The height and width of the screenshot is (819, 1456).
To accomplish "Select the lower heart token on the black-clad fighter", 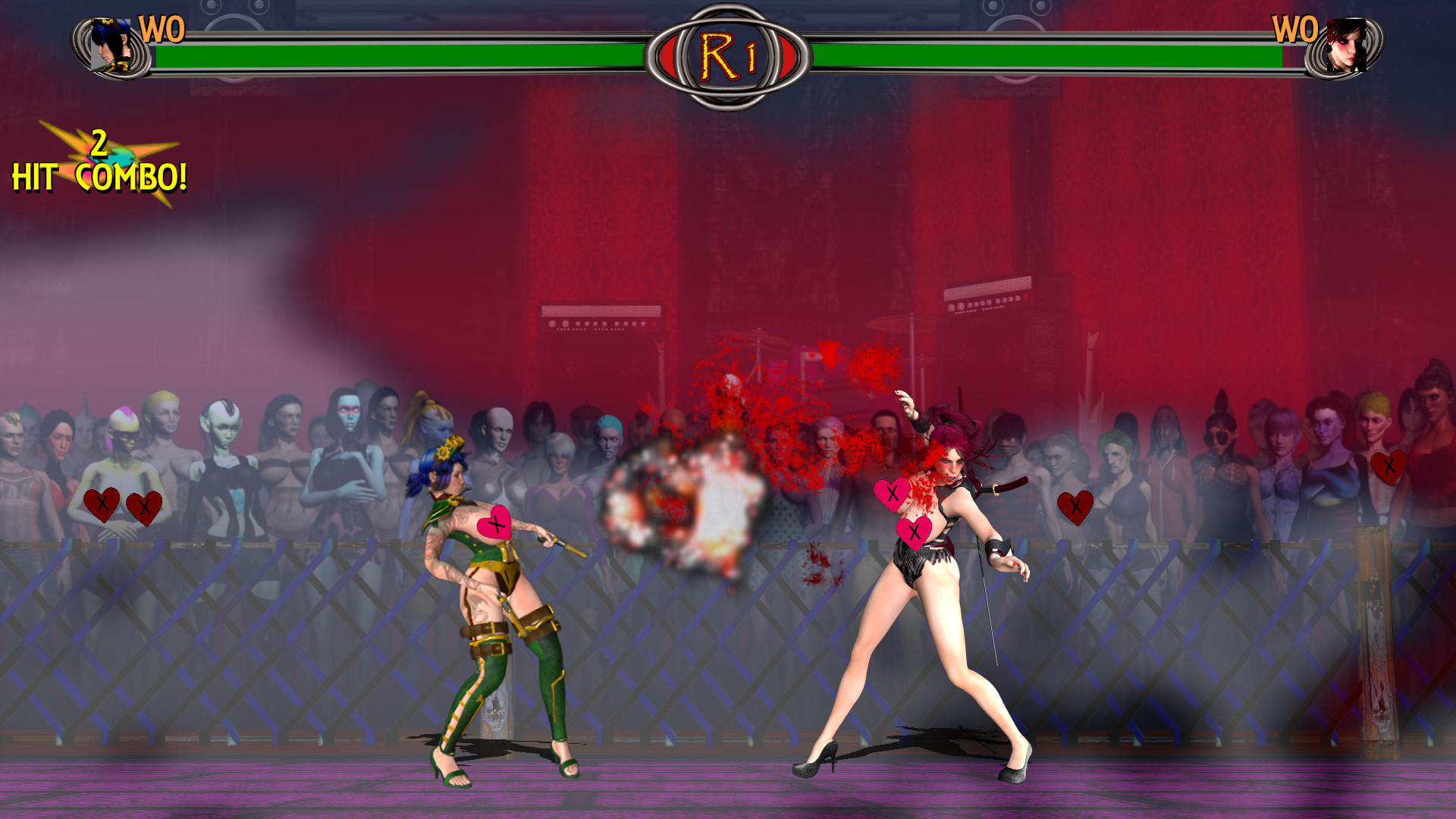I will (x=914, y=532).
